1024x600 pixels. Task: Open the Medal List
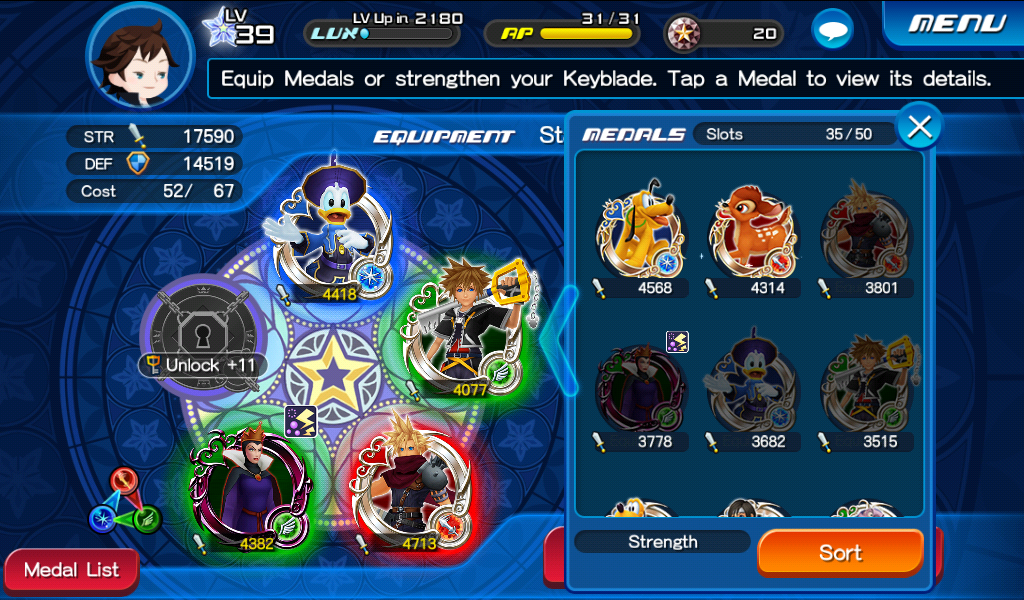[71, 571]
